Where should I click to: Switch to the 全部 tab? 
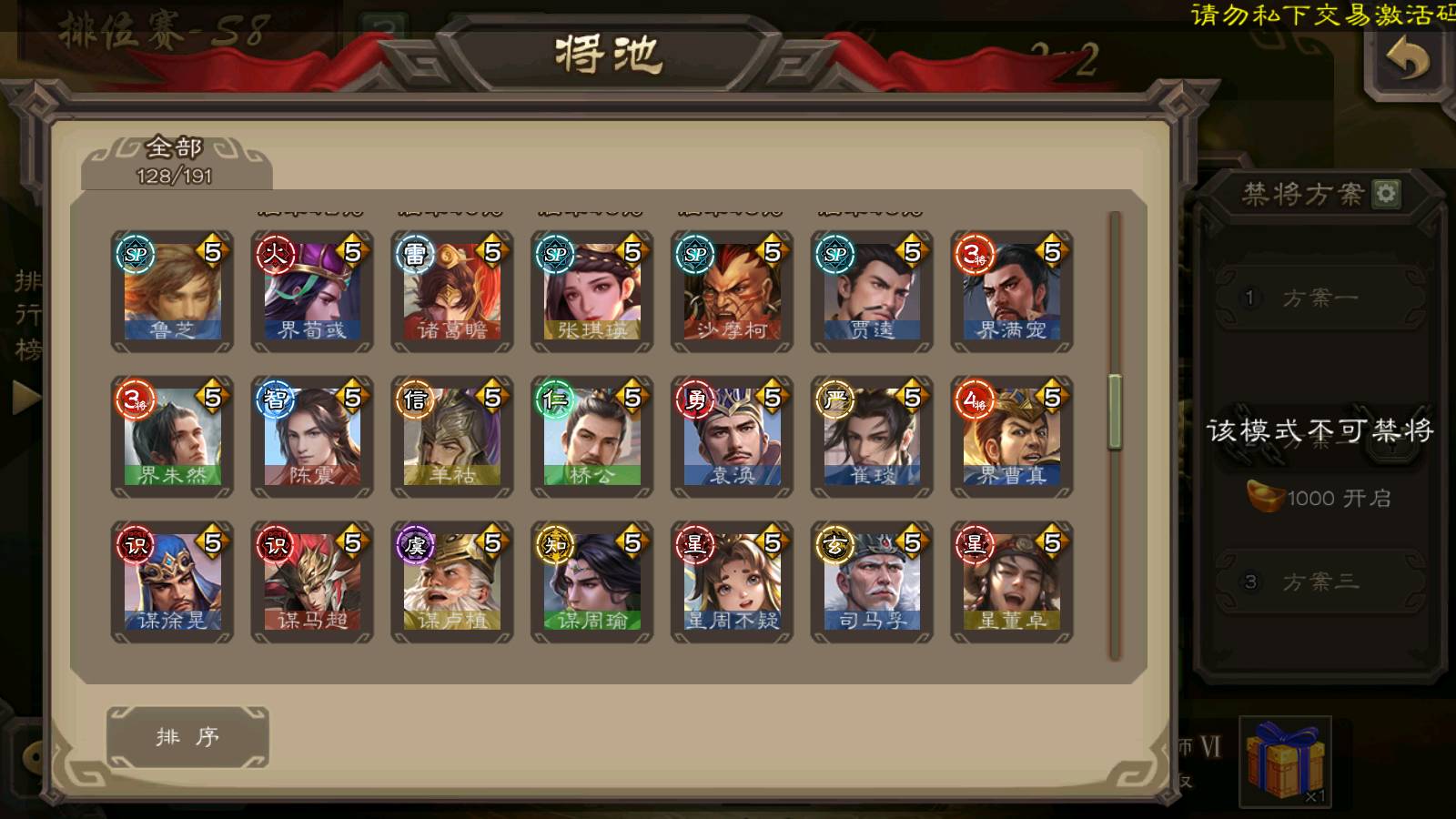[176, 161]
